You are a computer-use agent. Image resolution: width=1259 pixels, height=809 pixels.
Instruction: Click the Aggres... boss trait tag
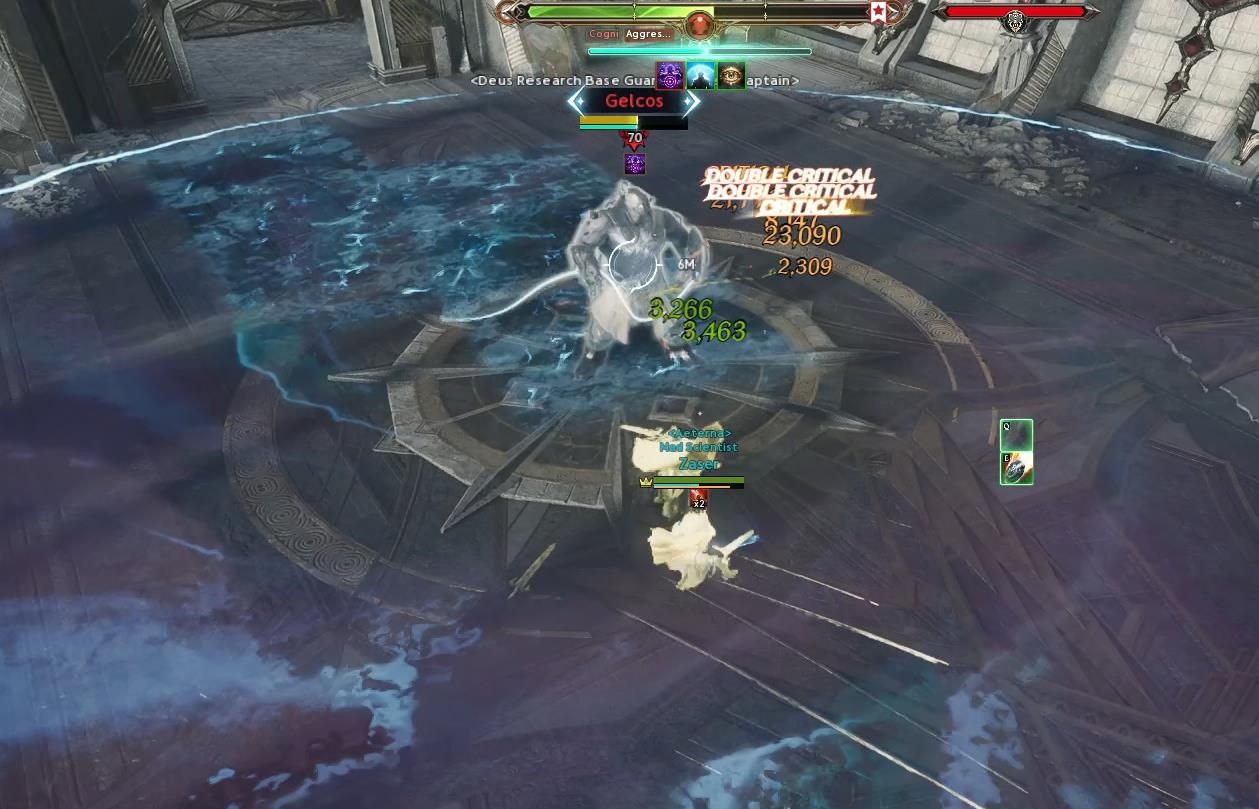pos(648,34)
